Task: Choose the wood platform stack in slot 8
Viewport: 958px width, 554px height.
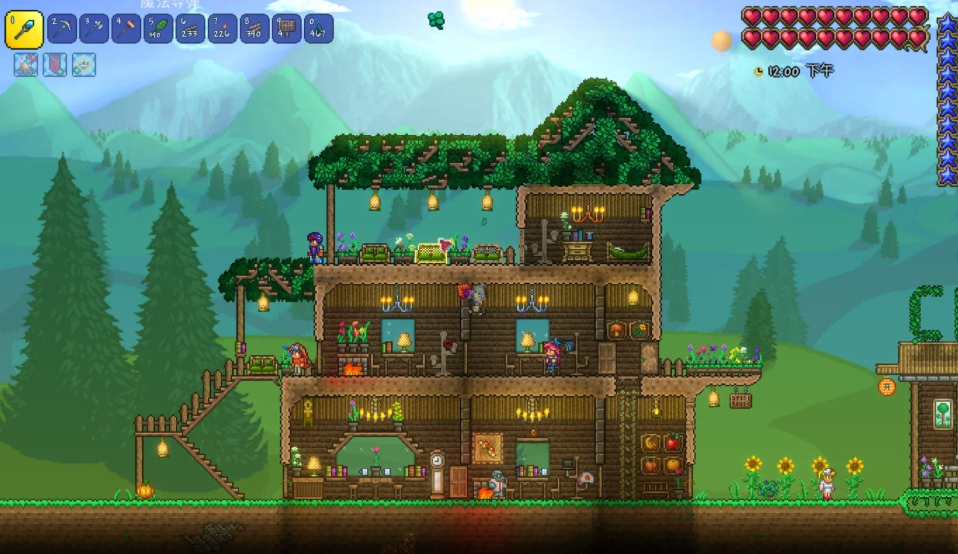Action: [x=254, y=29]
